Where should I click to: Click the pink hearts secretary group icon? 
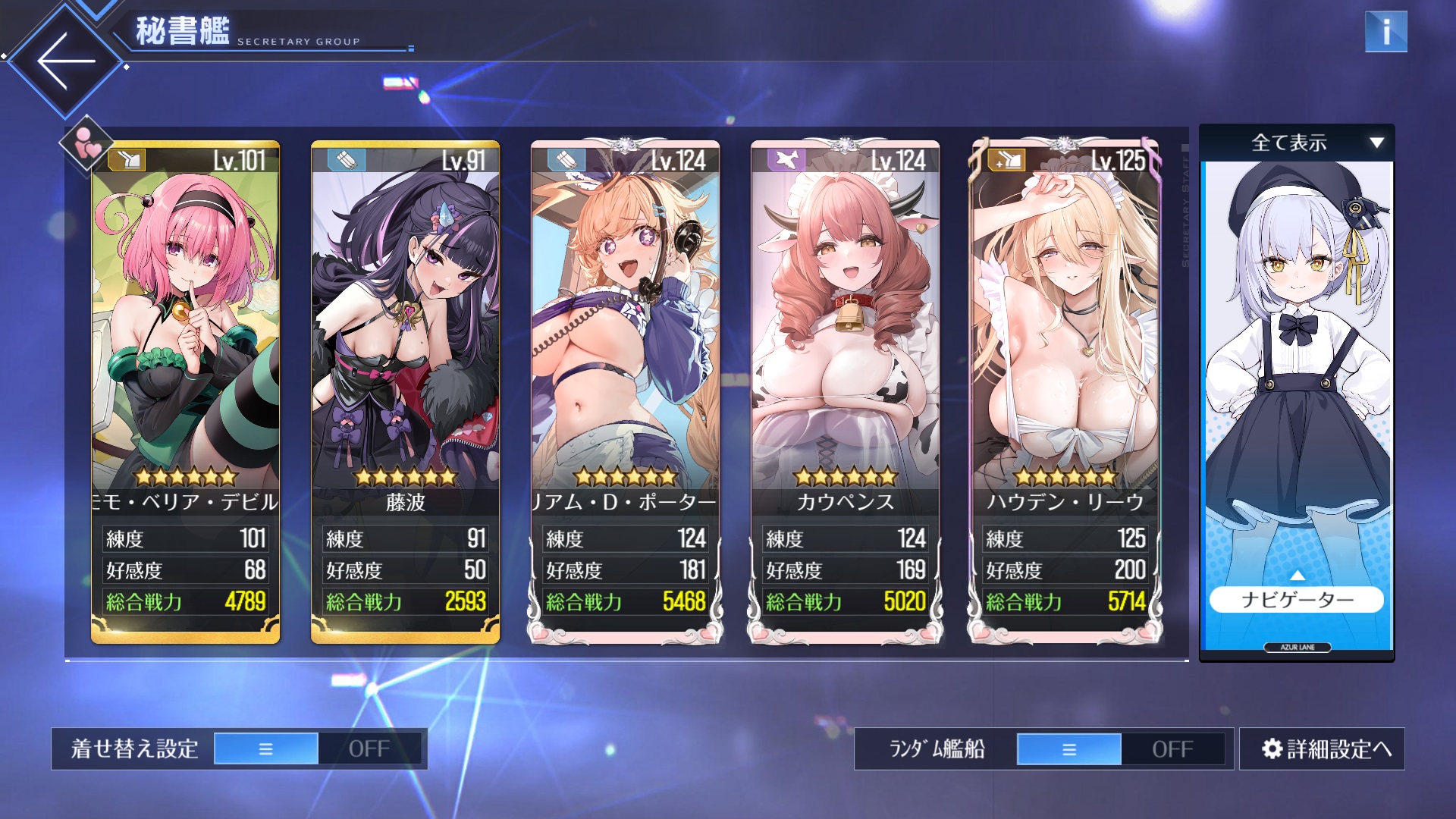tap(87, 143)
